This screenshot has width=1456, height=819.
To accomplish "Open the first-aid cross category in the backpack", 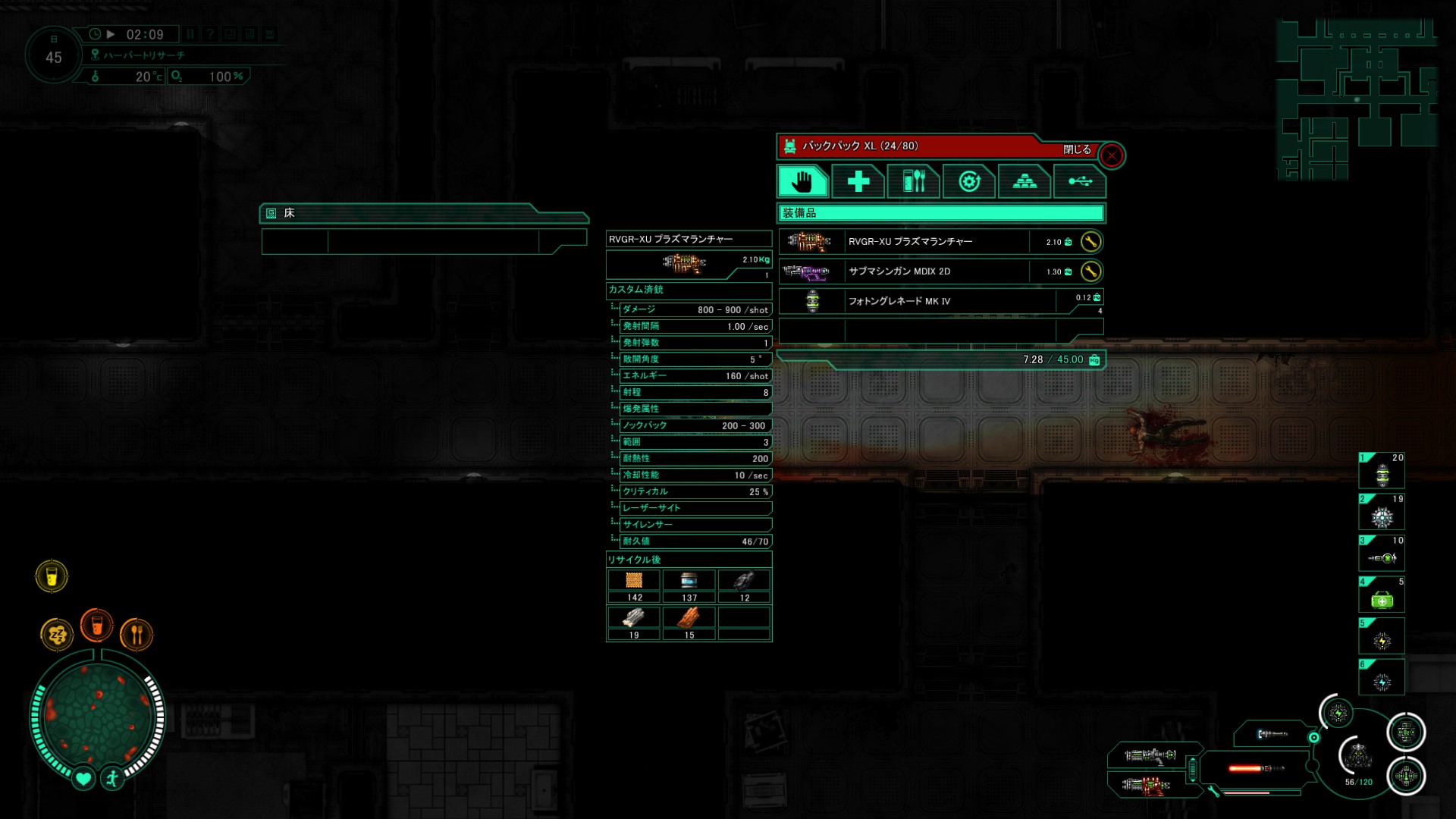I will coord(858,181).
